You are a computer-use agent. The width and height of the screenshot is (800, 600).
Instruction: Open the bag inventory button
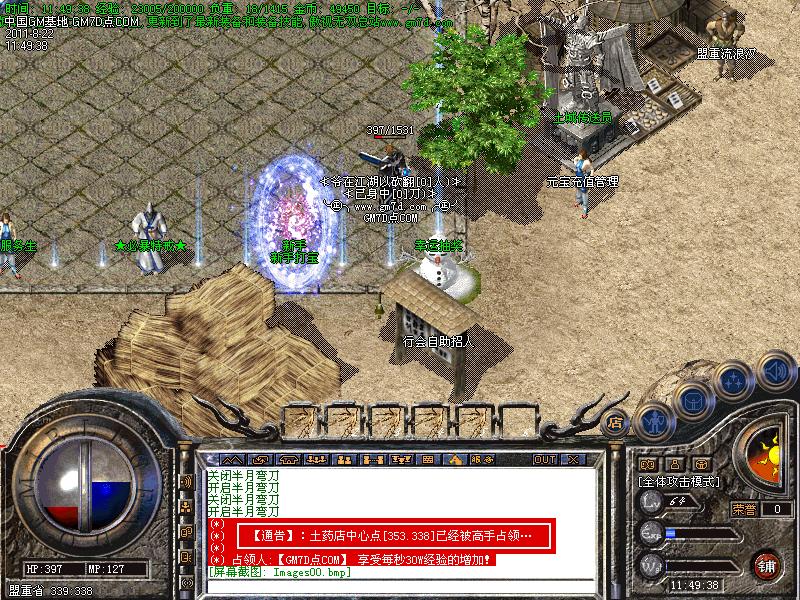pyautogui.click(x=693, y=402)
